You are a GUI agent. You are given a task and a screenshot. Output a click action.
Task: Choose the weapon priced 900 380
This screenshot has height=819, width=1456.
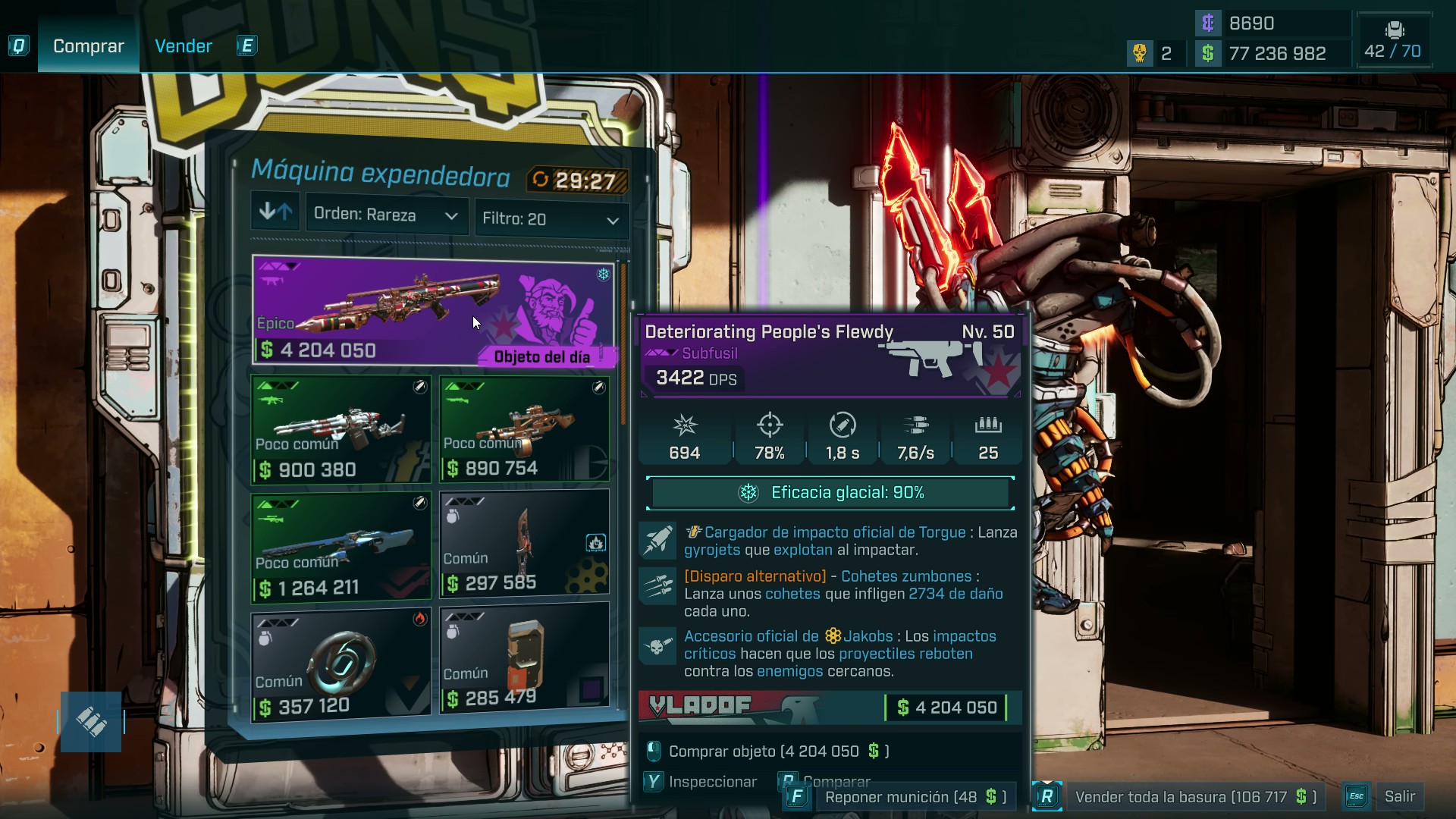[x=341, y=430]
